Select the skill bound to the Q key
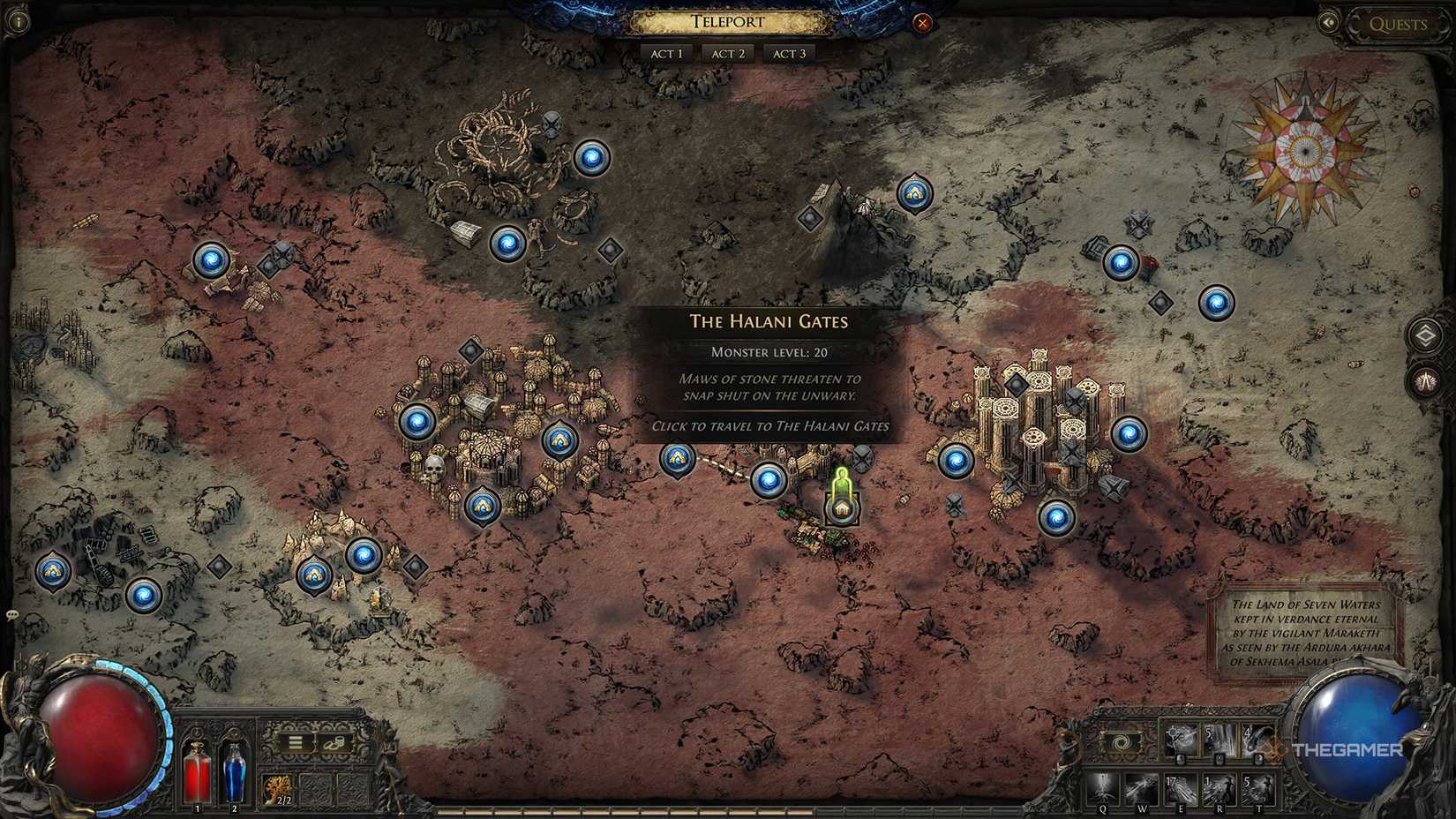Screen dimensions: 1456x819 1102,788
